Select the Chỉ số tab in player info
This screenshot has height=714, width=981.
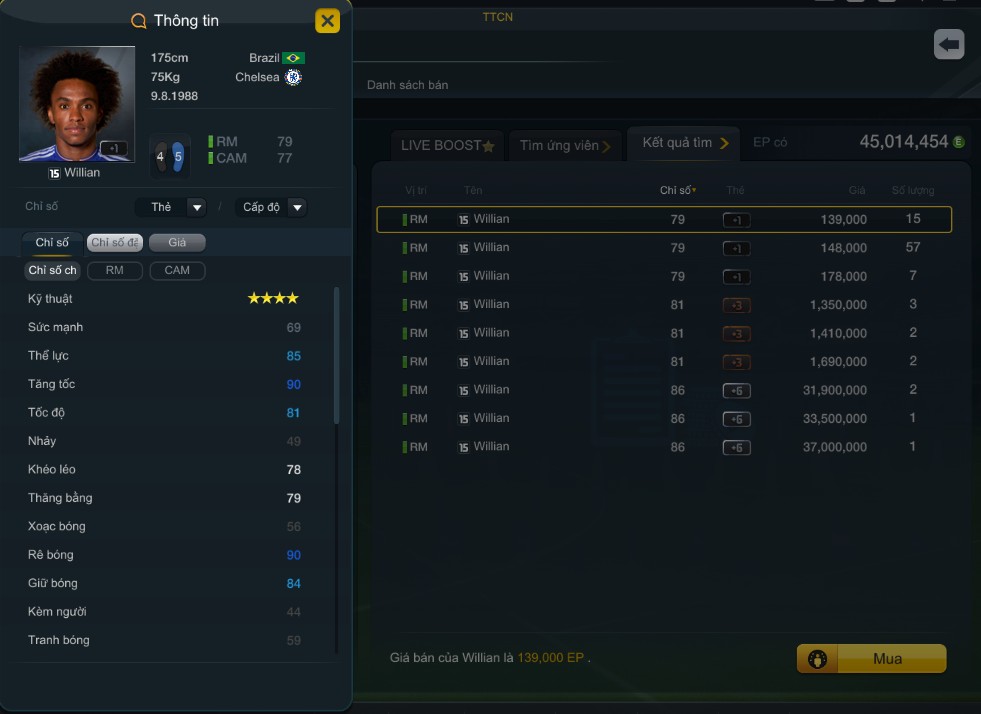52,242
